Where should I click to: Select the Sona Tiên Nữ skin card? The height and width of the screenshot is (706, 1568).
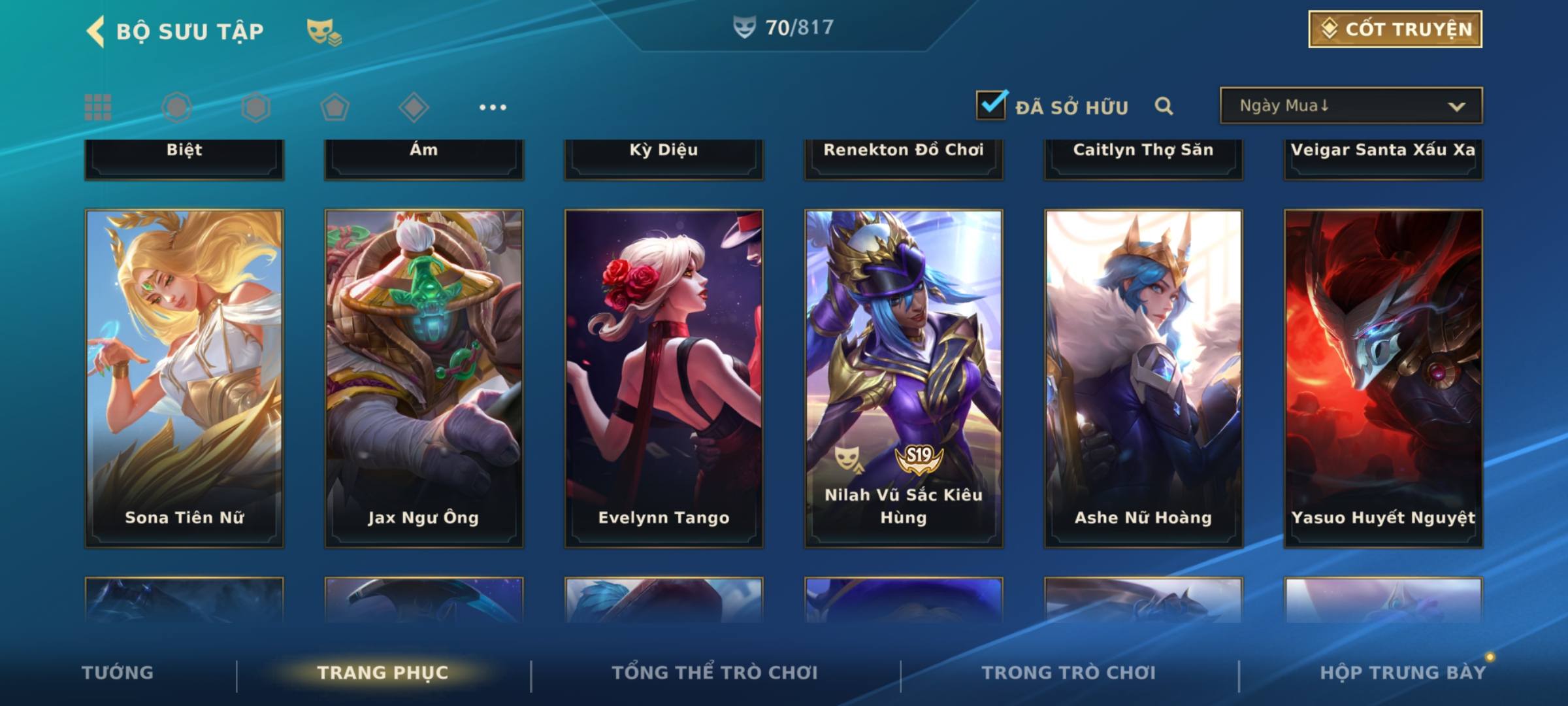(x=184, y=378)
